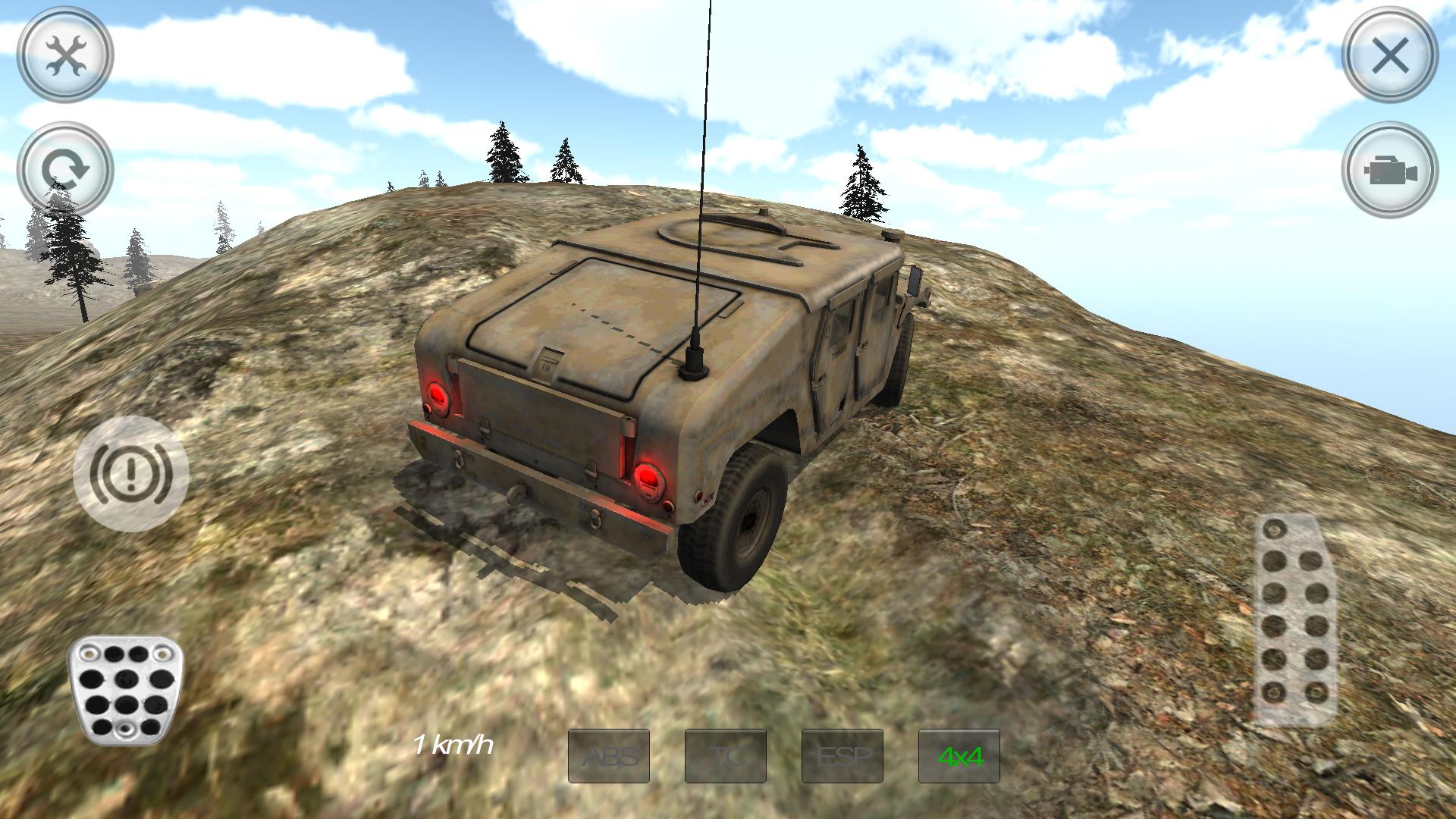1456x819 pixels.
Task: Turn on traction control (TC)
Action: click(x=726, y=755)
